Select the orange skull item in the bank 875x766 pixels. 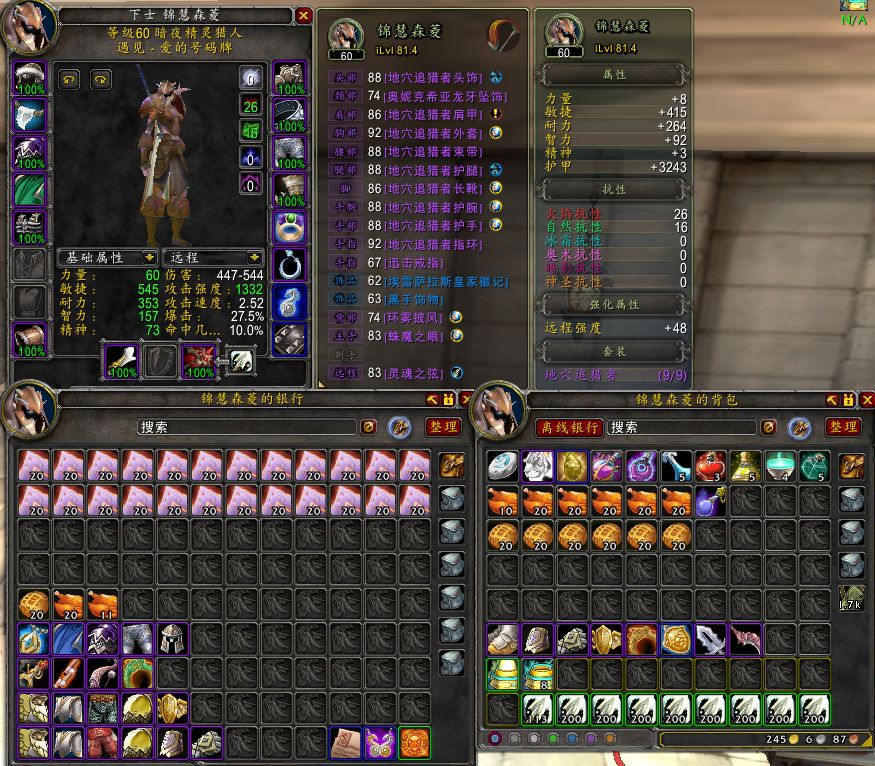[x=414, y=742]
